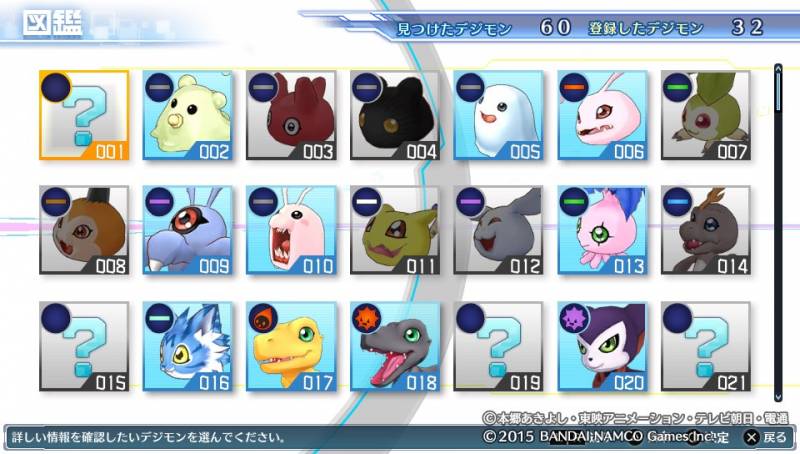800x454 pixels.
Task: View entry 009 blue one-eyed Digimon
Action: point(188,231)
